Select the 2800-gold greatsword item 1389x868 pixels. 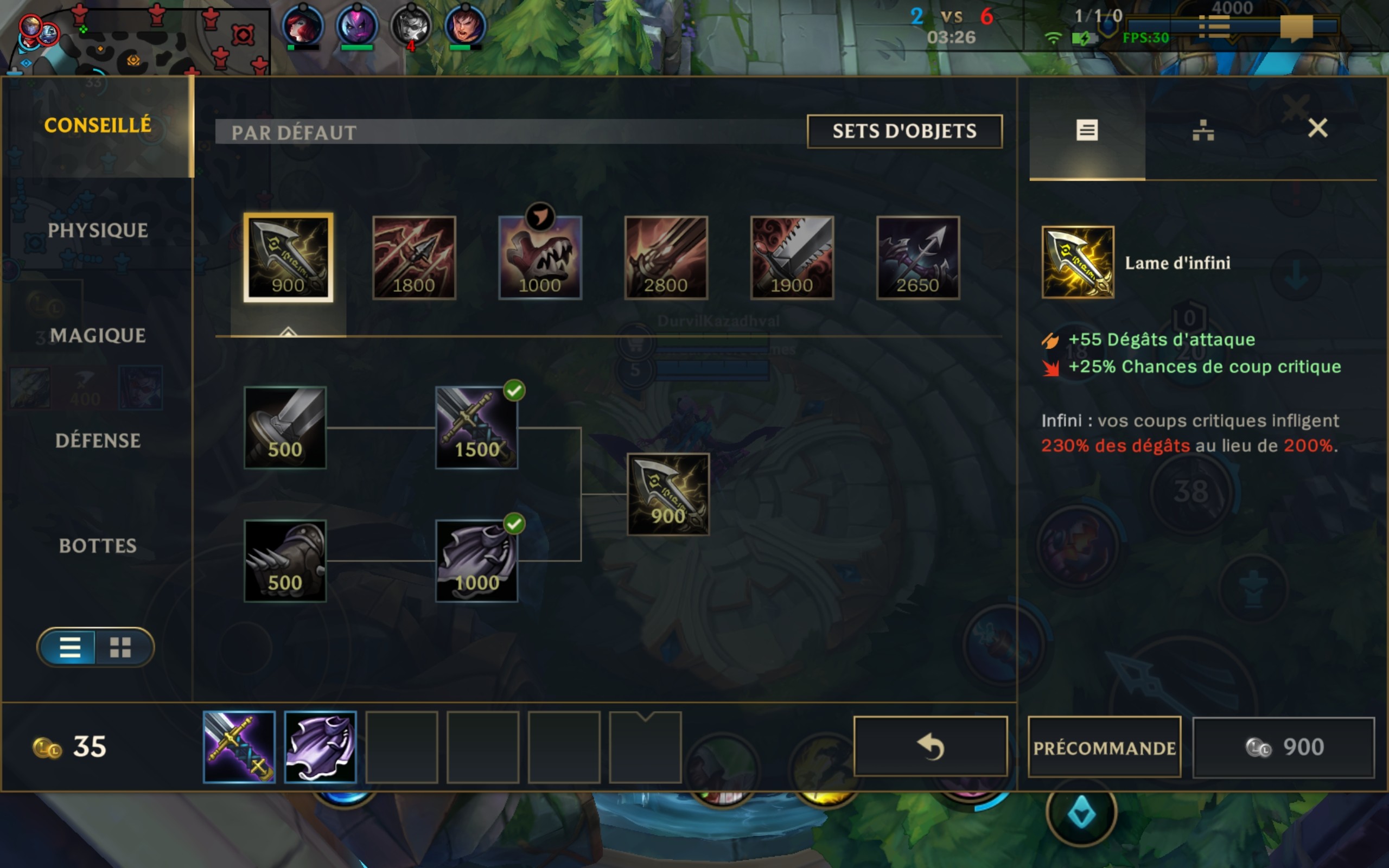coord(666,258)
